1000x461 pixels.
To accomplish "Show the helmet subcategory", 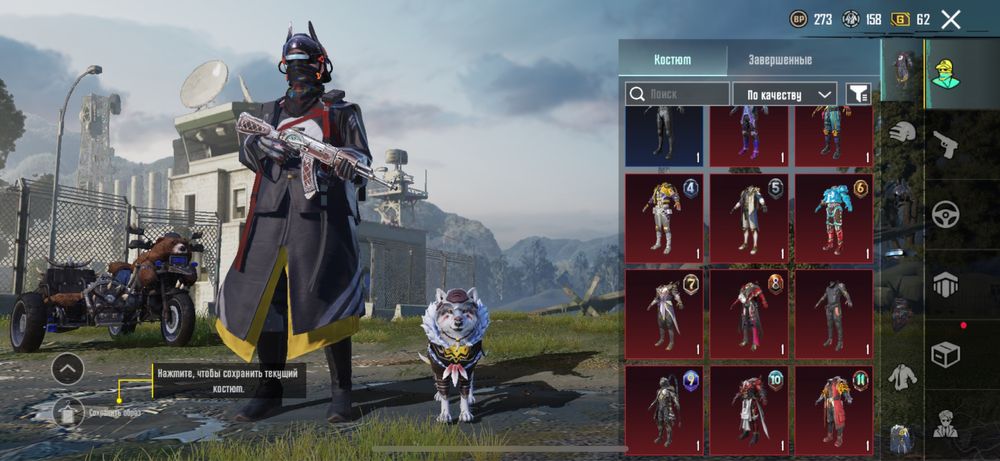I will (903, 132).
